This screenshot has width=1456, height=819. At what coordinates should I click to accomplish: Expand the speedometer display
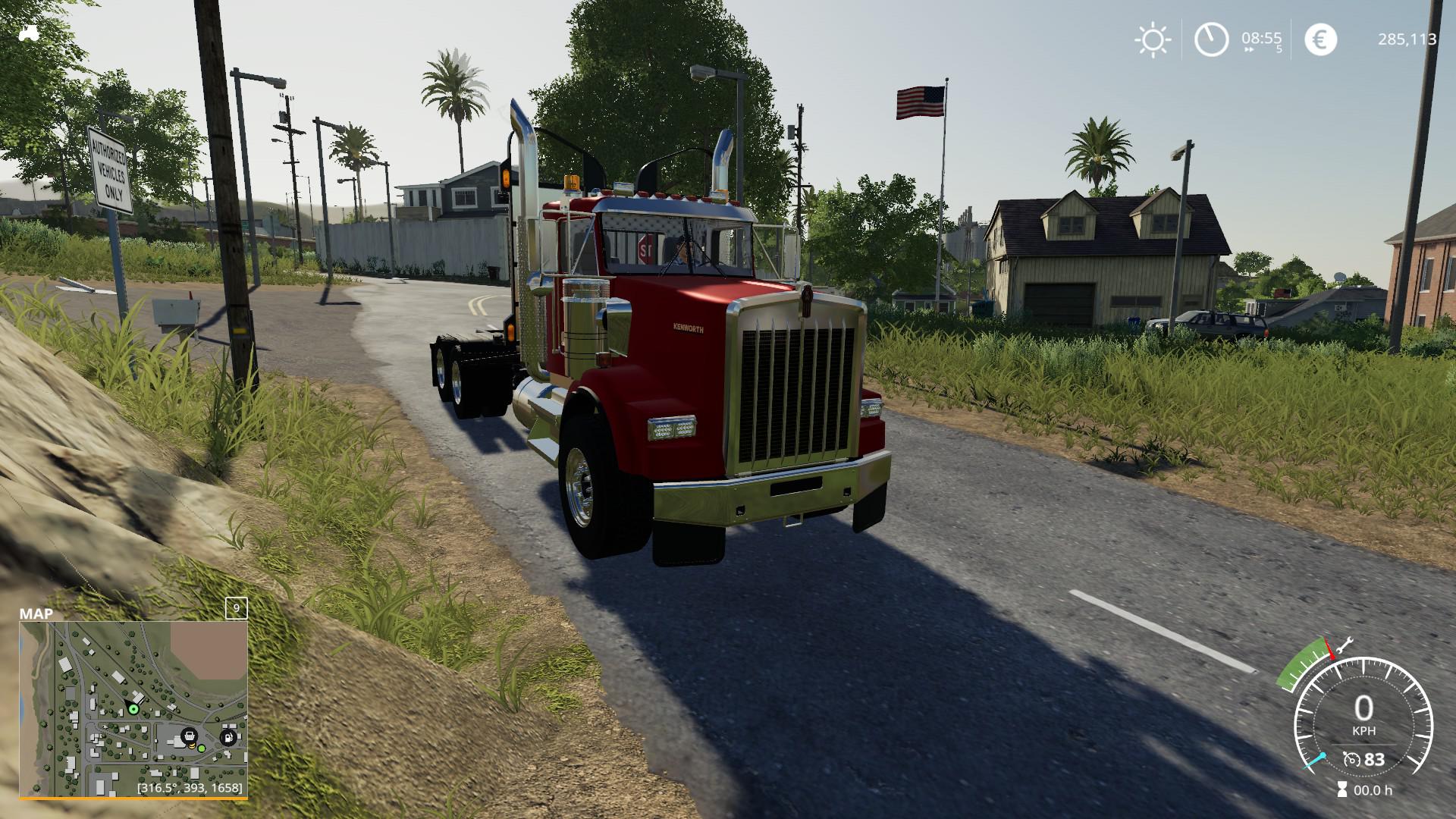tap(1363, 708)
